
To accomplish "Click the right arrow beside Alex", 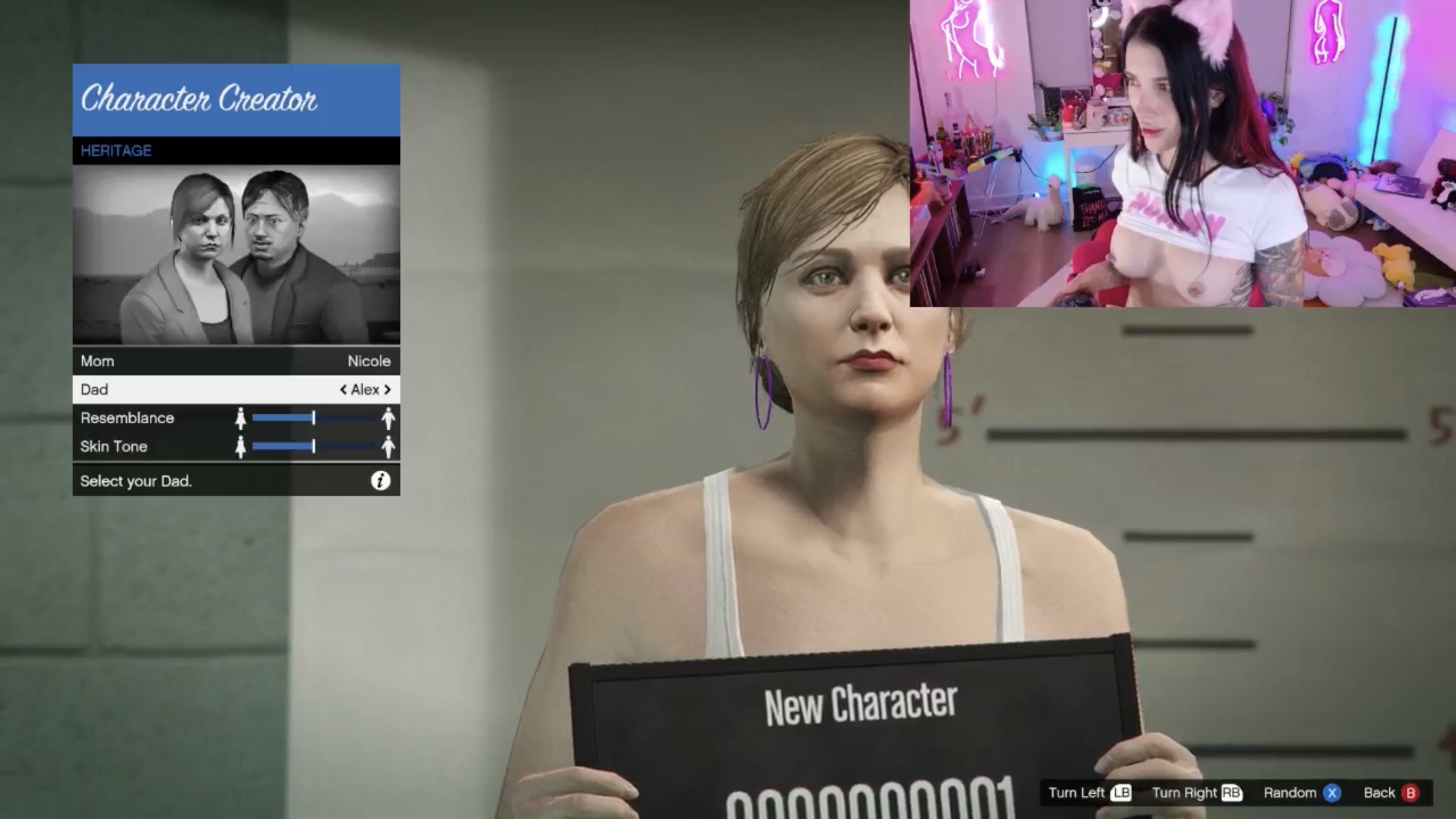I will click(387, 390).
